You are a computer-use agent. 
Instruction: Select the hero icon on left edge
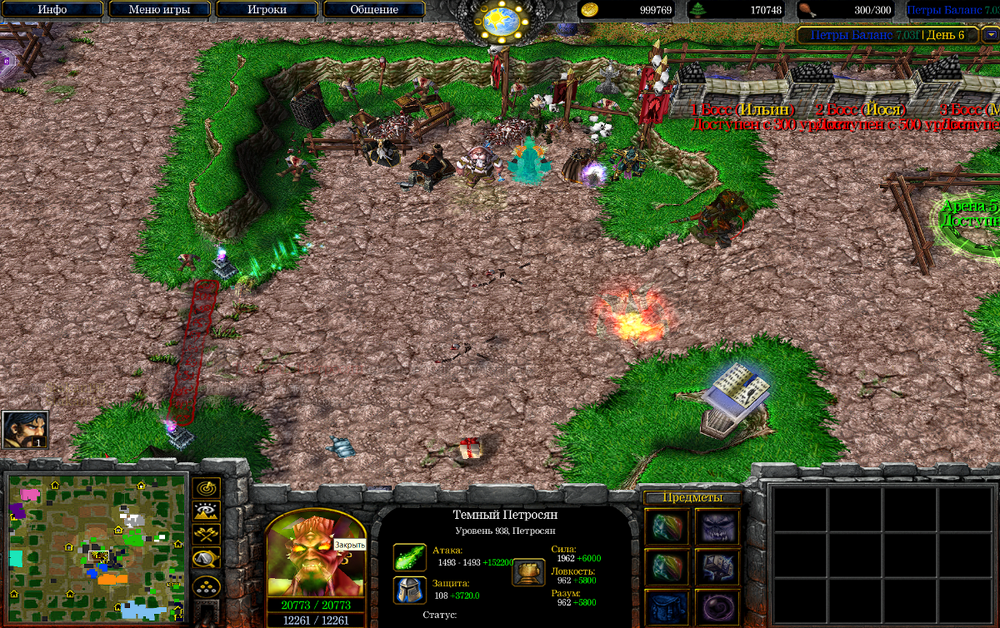pos(25,430)
